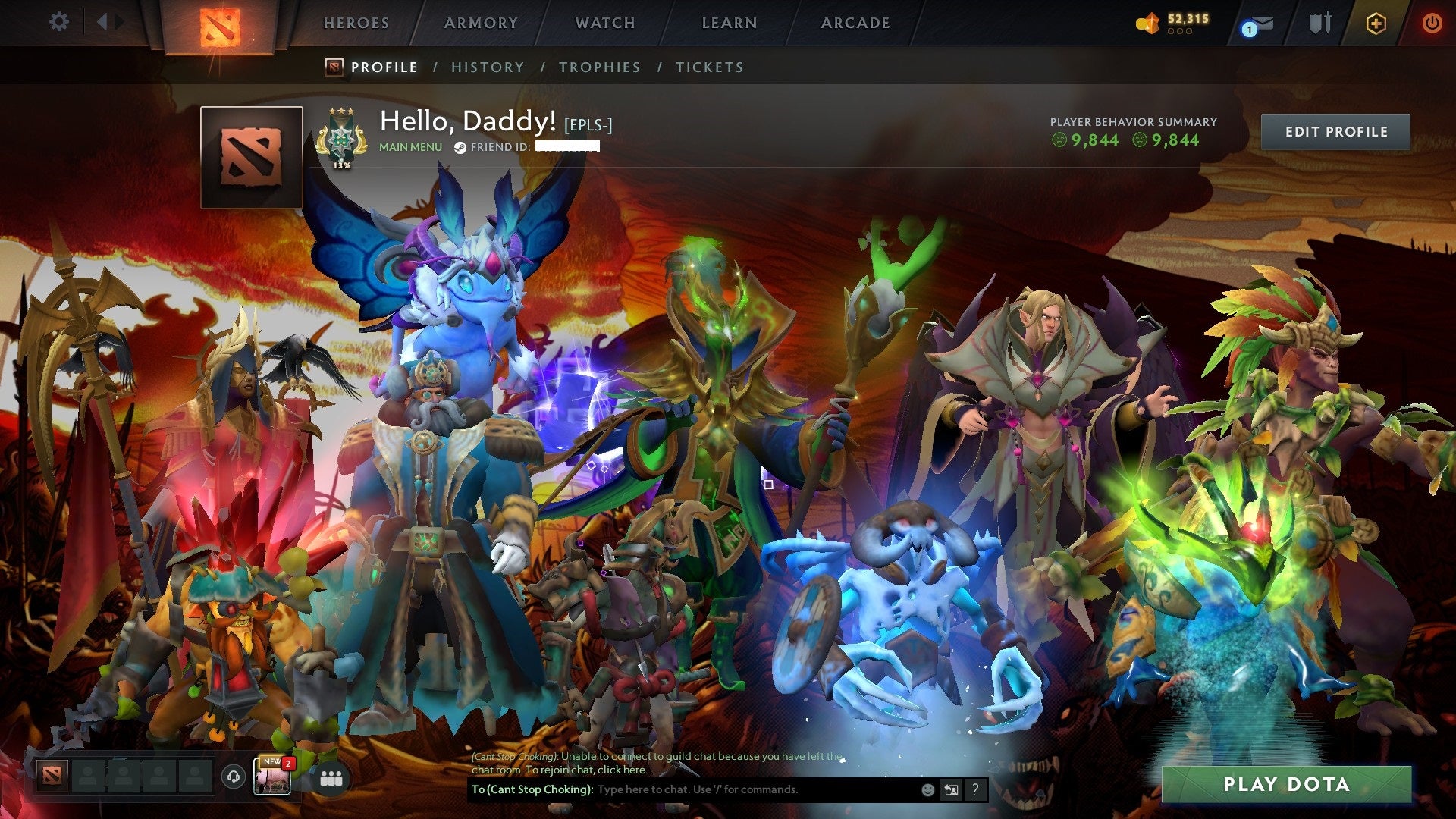This screenshot has height=819, width=1456.
Task: Open the emoticon picker beside the chat bar
Action: [927, 789]
